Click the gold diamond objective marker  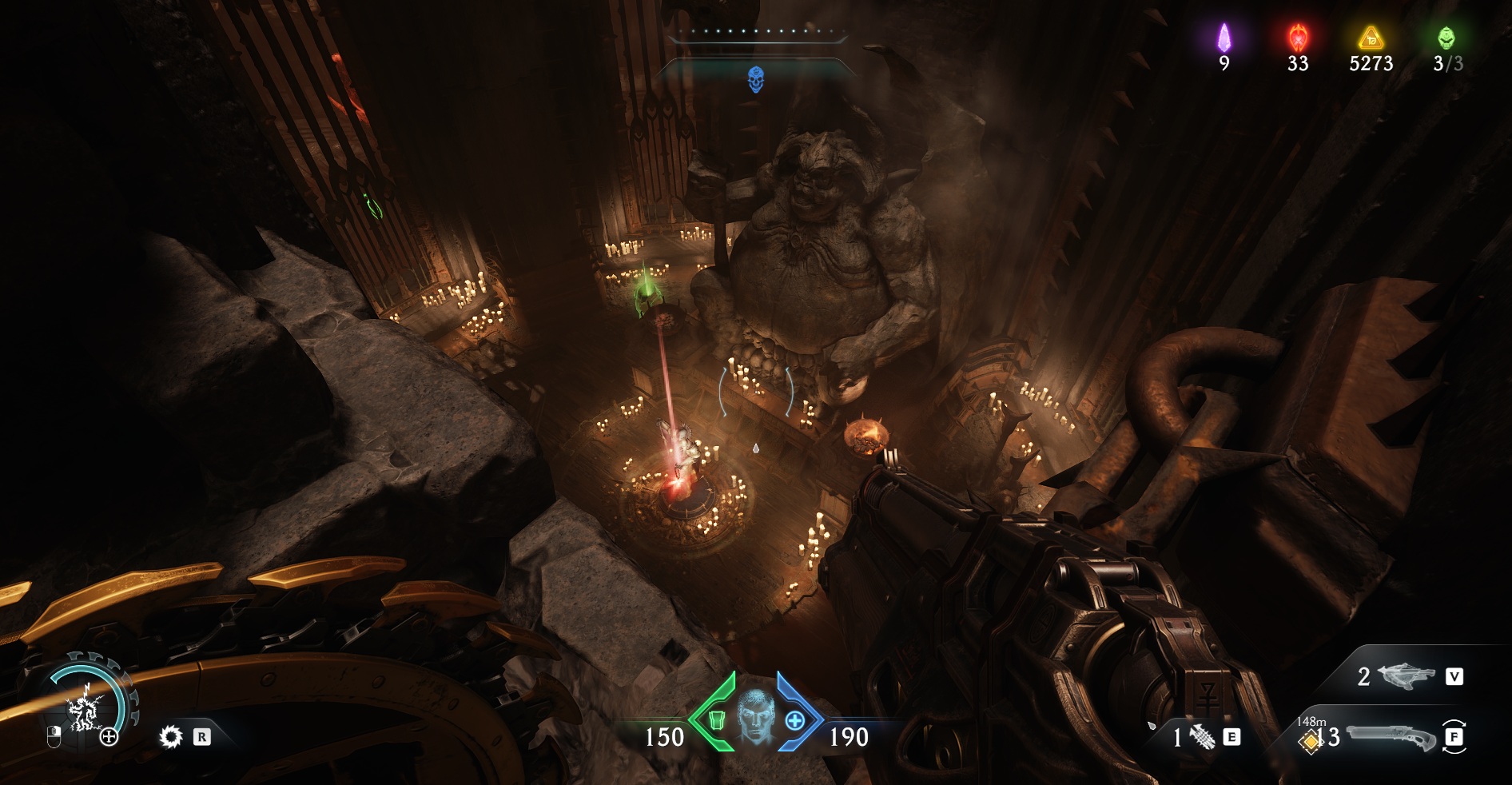[x=1310, y=742]
